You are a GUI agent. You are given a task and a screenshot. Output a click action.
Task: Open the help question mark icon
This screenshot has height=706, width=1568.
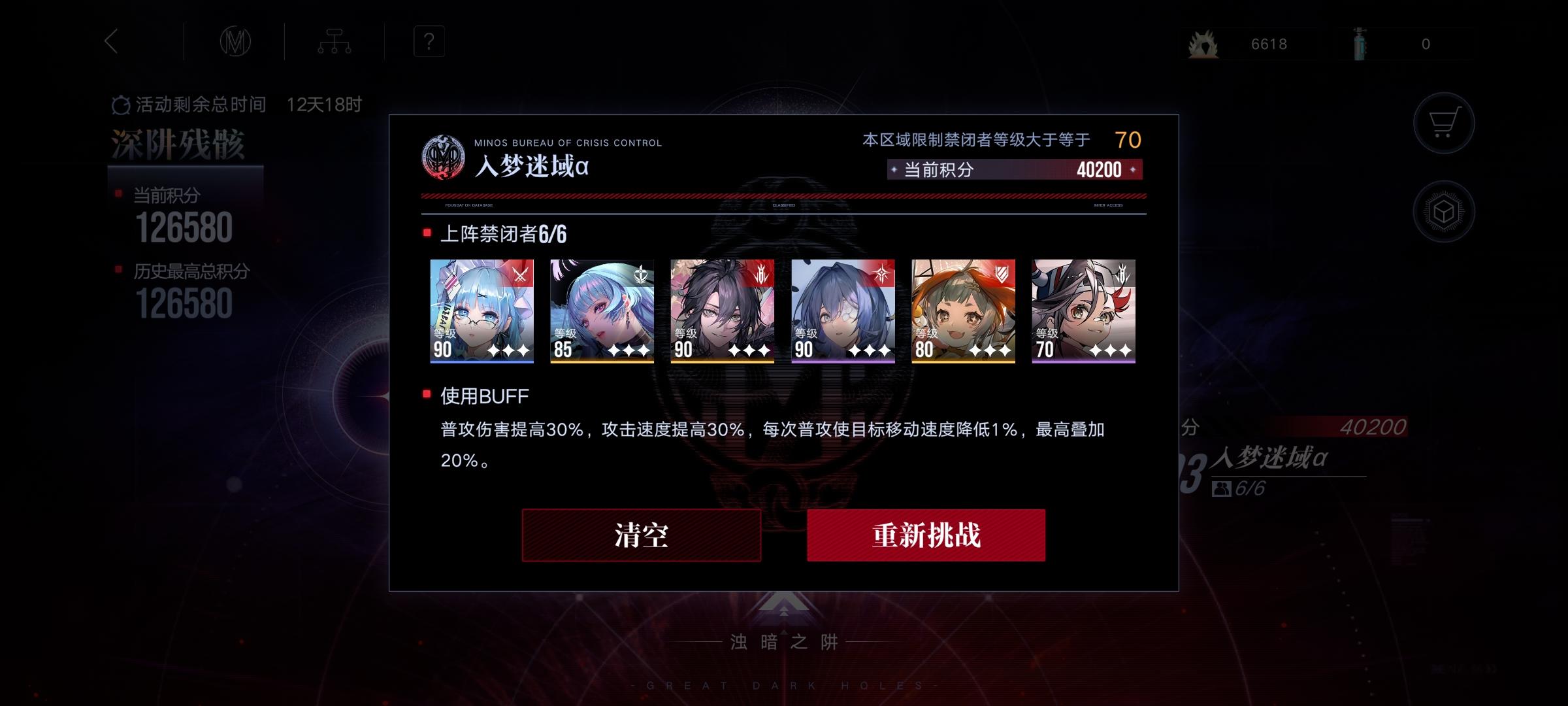428,42
